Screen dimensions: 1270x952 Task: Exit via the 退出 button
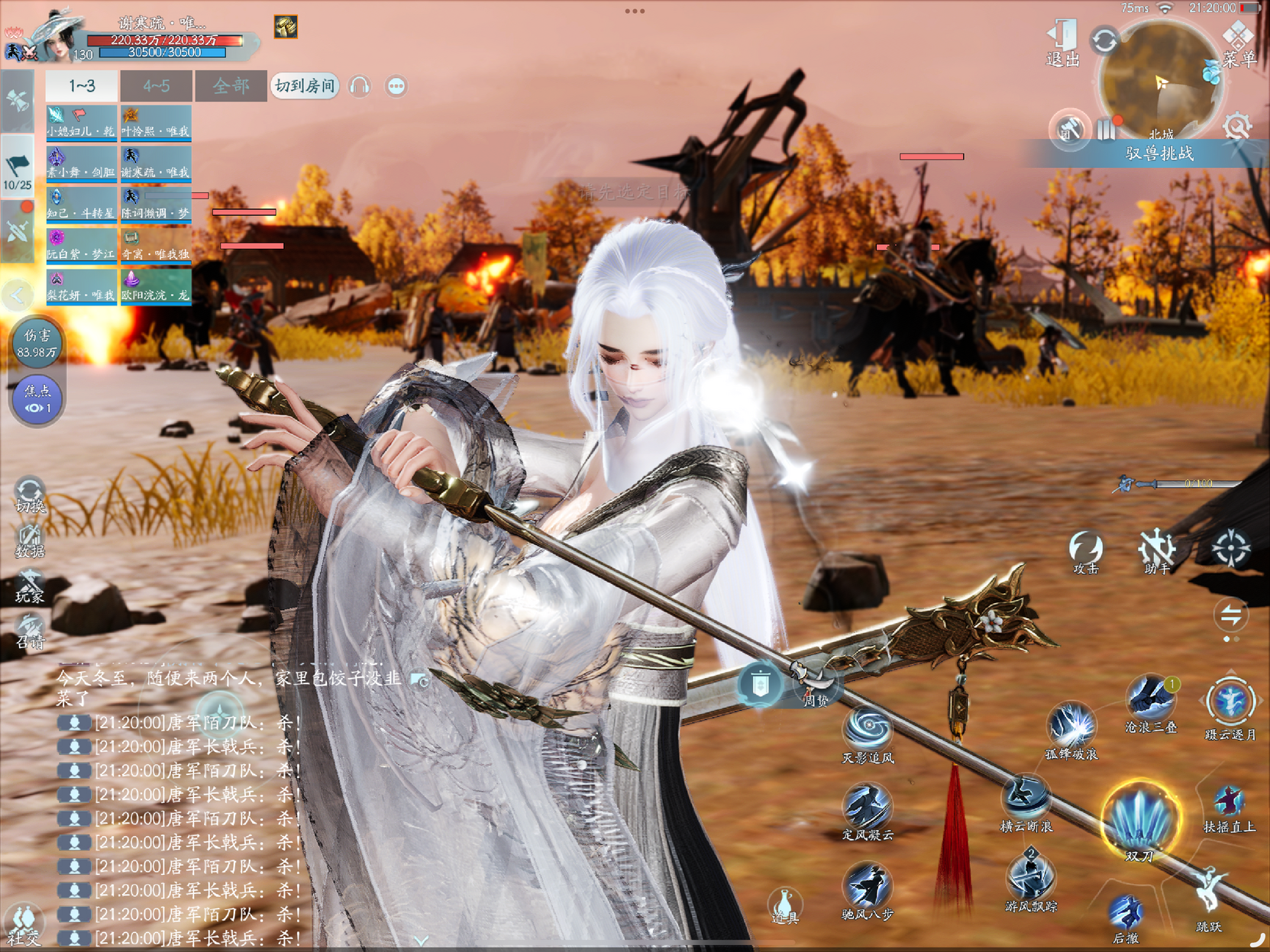[1063, 43]
